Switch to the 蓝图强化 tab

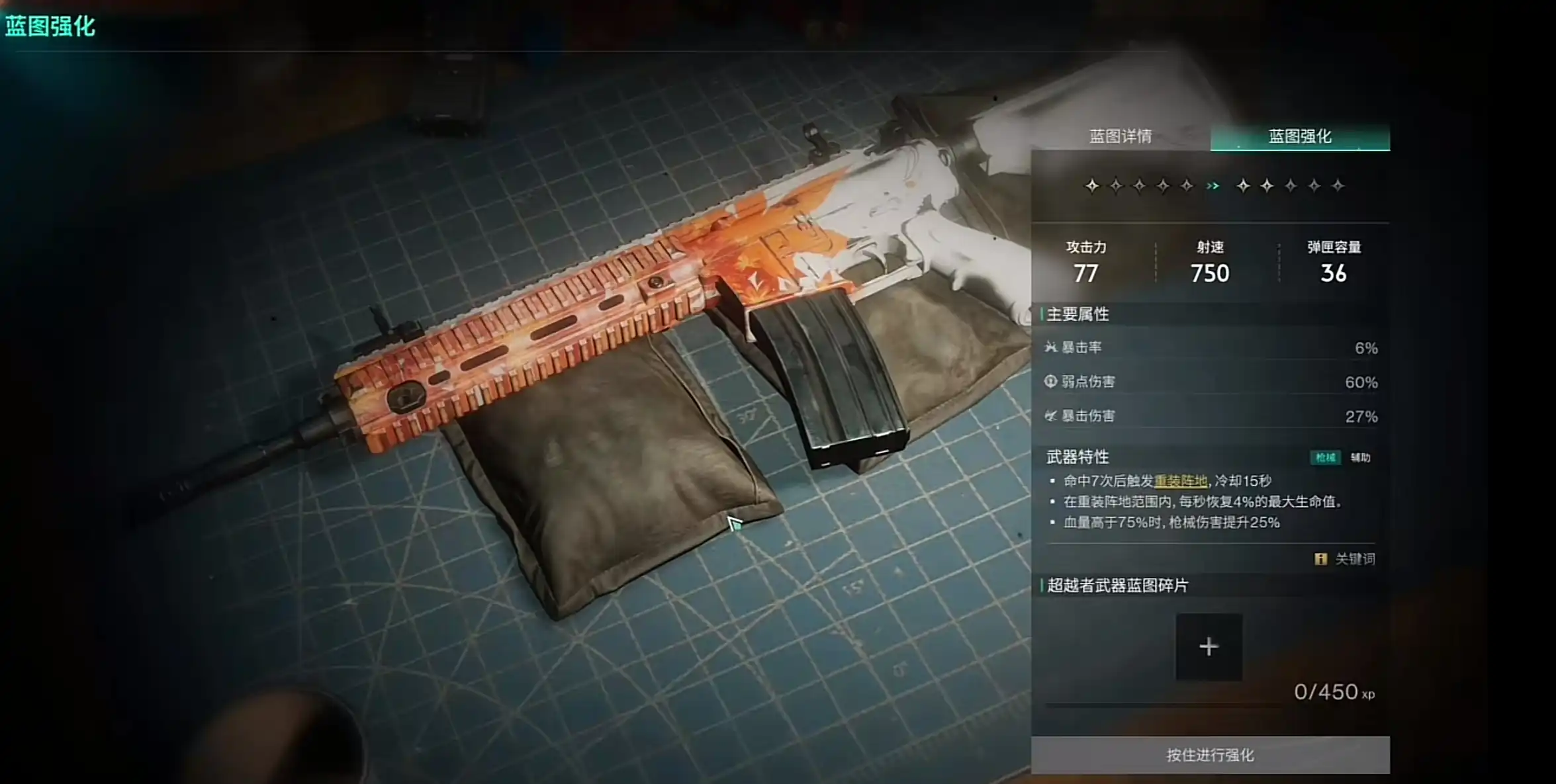pyautogui.click(x=1299, y=136)
